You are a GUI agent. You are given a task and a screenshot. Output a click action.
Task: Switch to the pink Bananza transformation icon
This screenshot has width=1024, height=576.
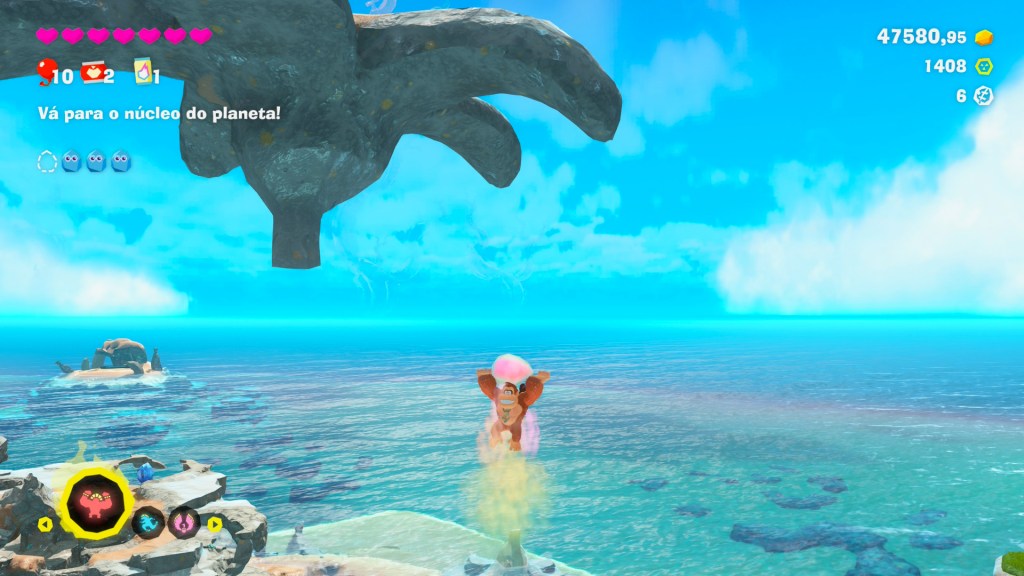[183, 522]
